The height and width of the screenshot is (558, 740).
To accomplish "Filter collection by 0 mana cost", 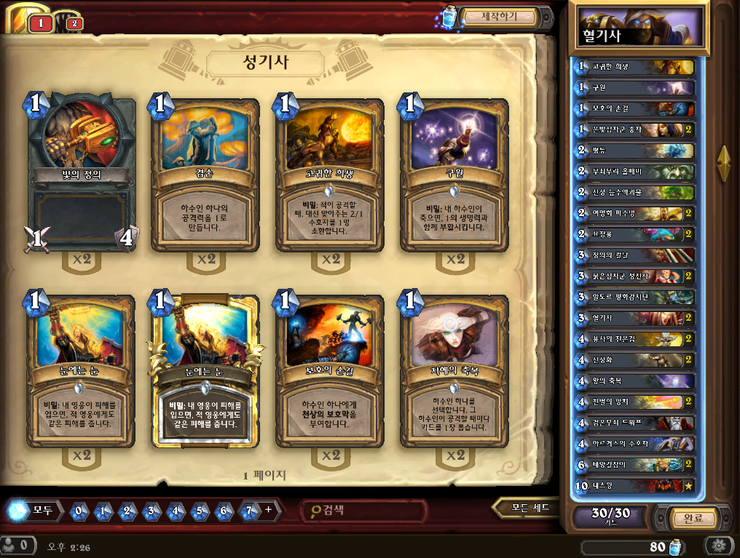I will point(80,511).
